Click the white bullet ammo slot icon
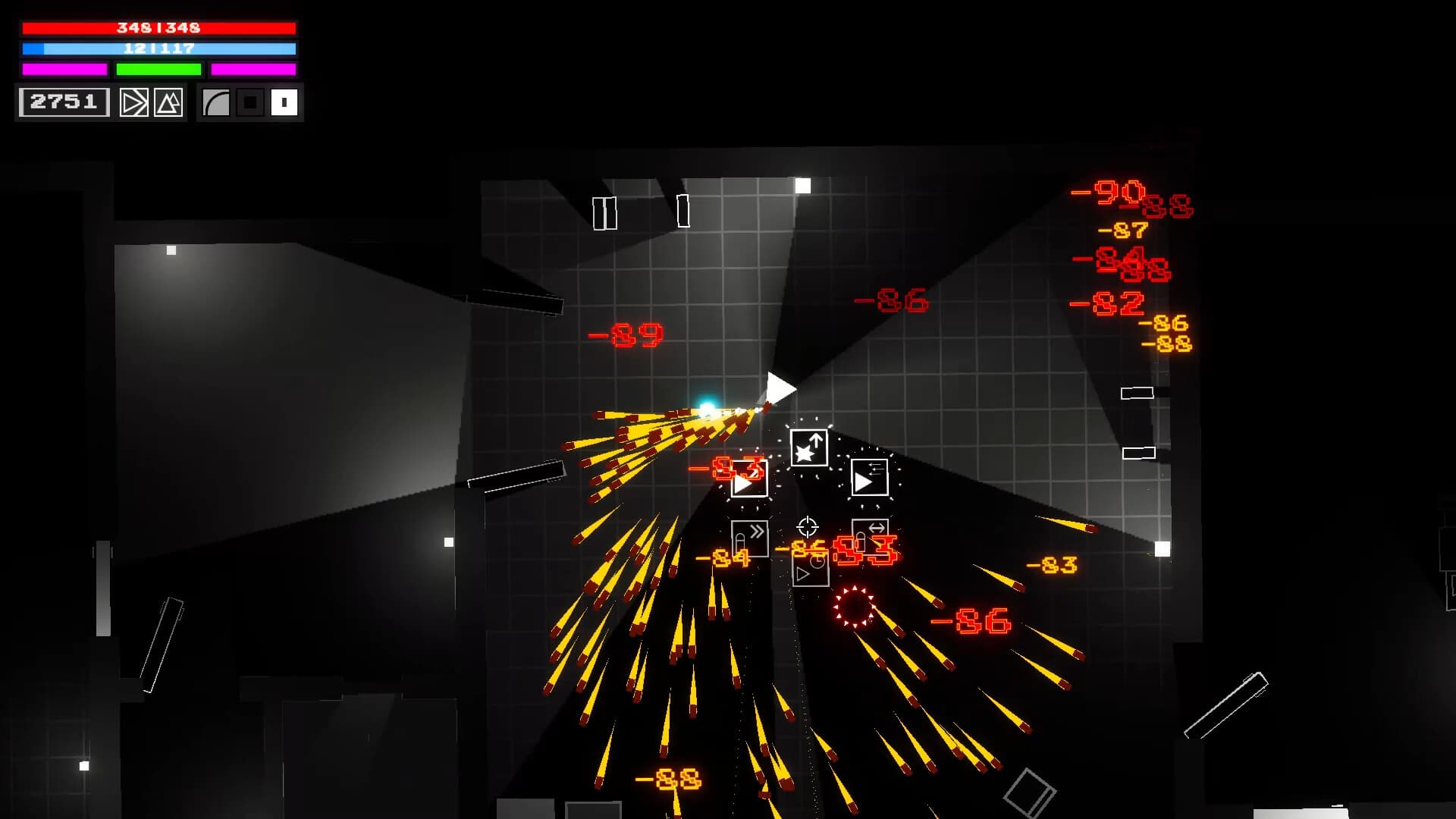The width and height of the screenshot is (1456, 819). point(283,102)
